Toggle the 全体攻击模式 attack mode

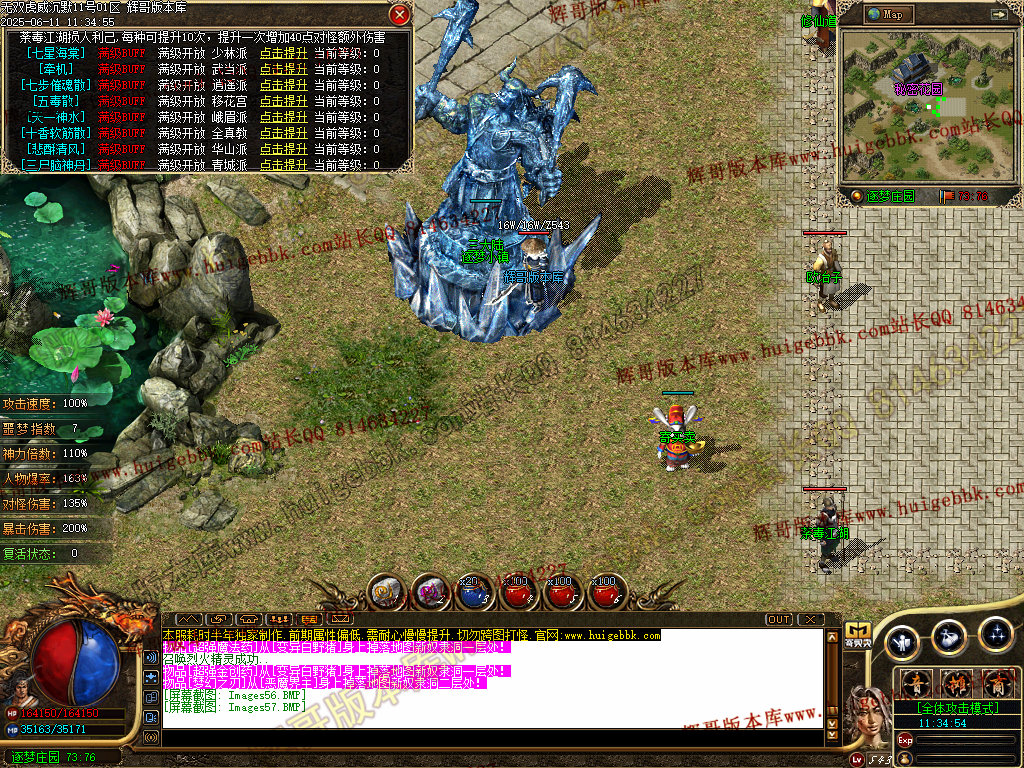click(x=954, y=707)
